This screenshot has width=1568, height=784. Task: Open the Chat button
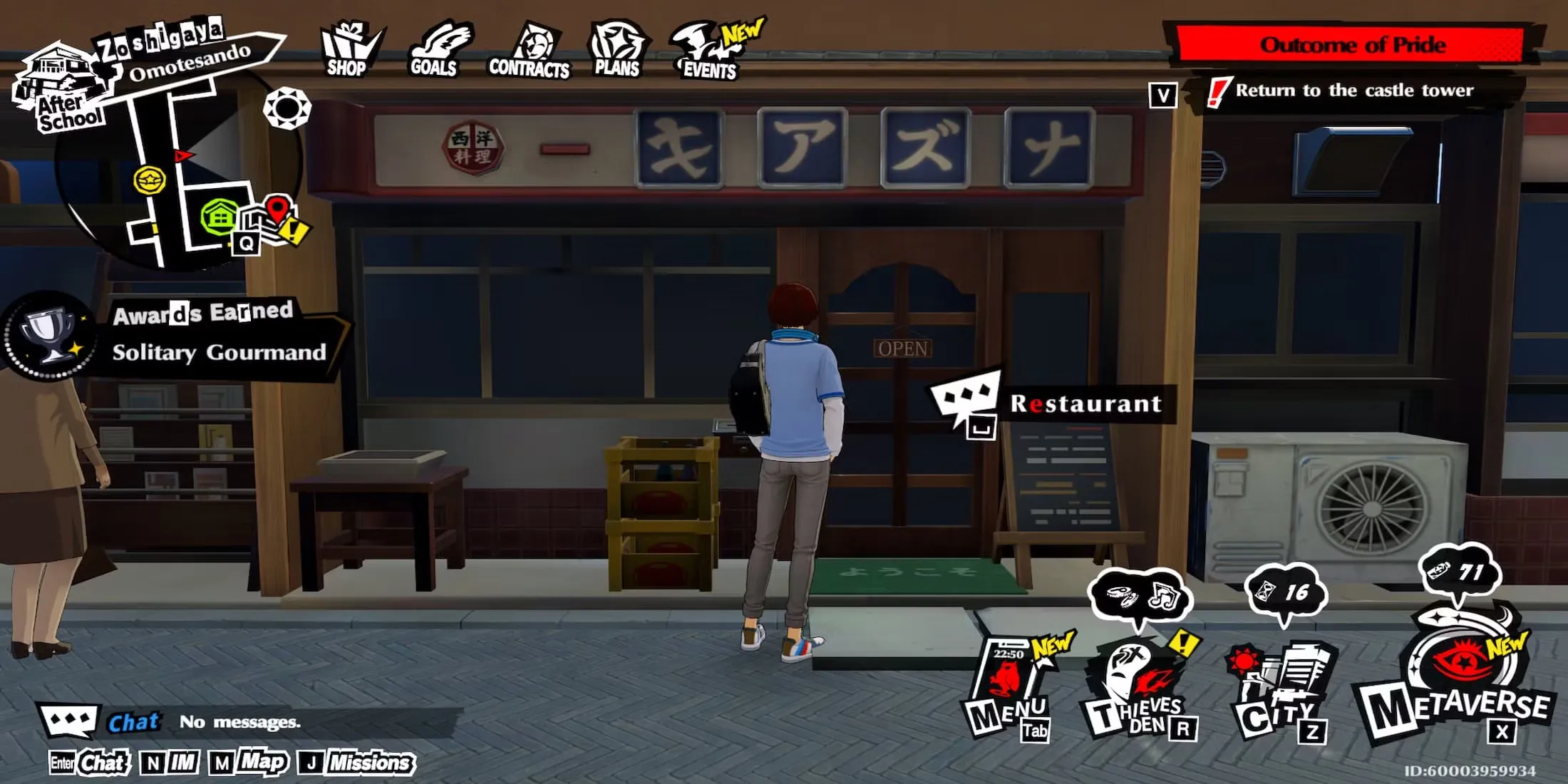point(91,763)
